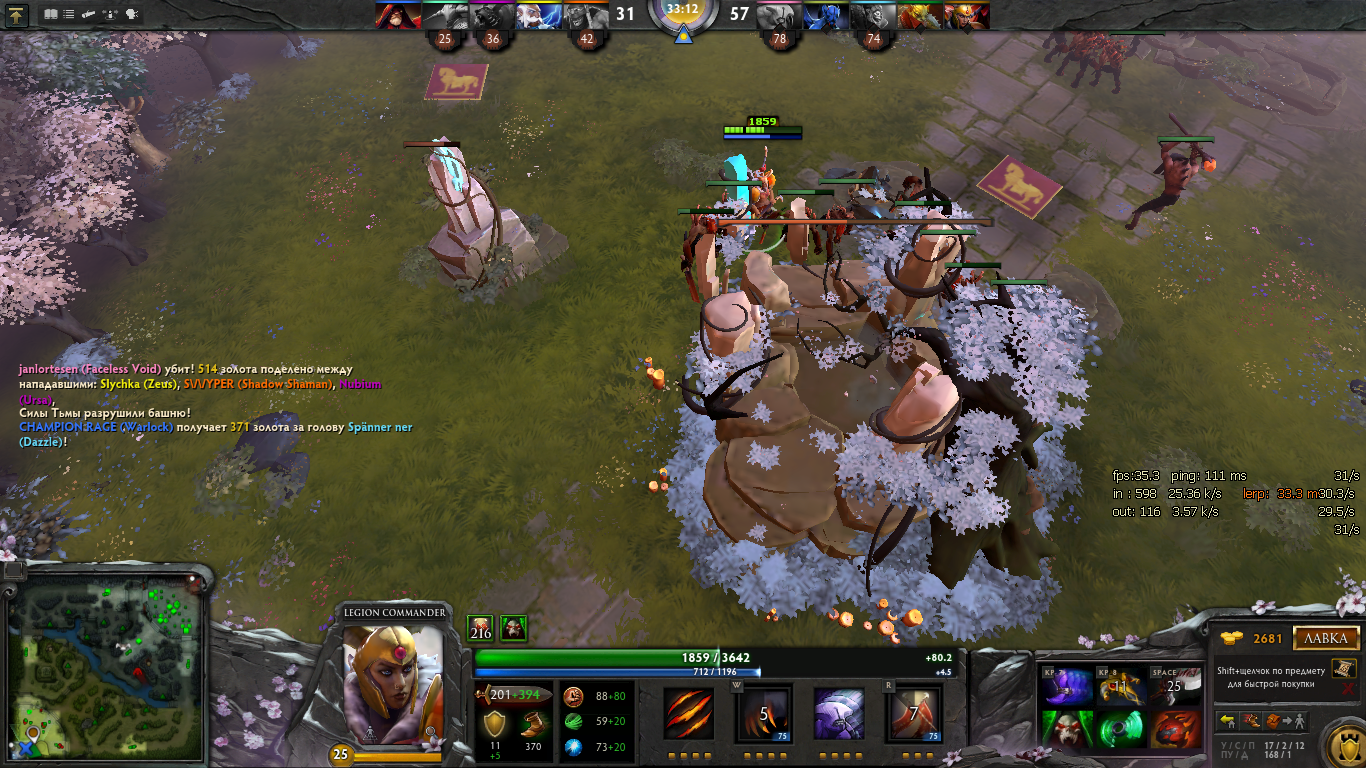Select Zeus portrait in top hero bar

click(536, 15)
